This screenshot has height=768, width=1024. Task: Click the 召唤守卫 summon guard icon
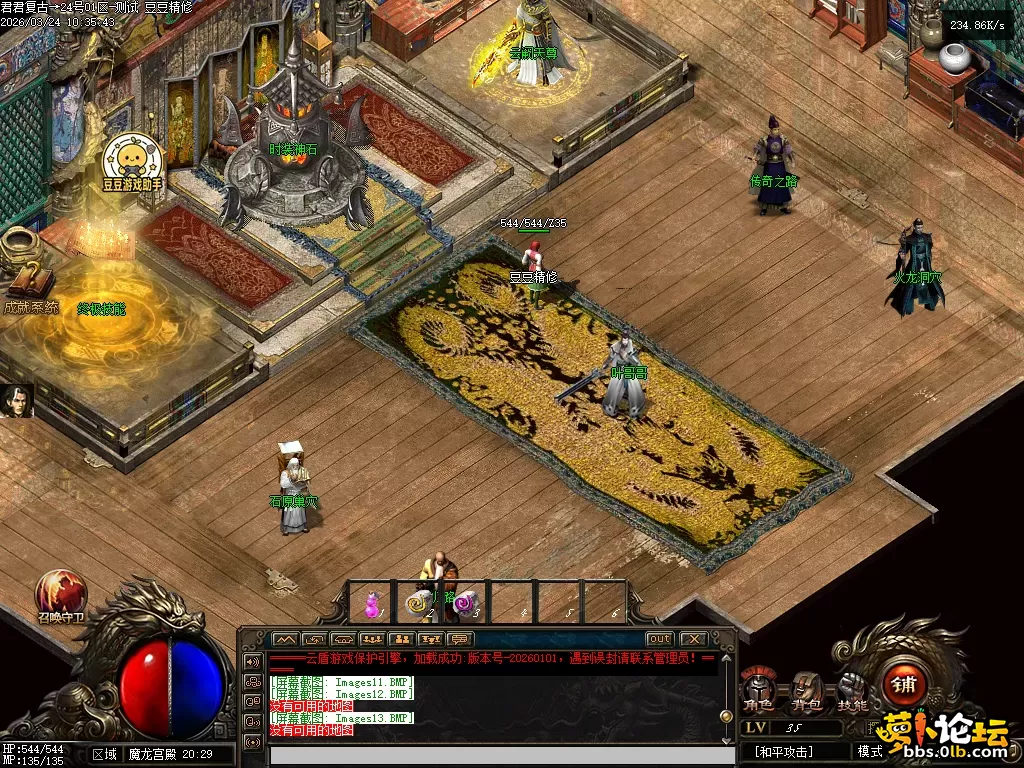tap(61, 592)
